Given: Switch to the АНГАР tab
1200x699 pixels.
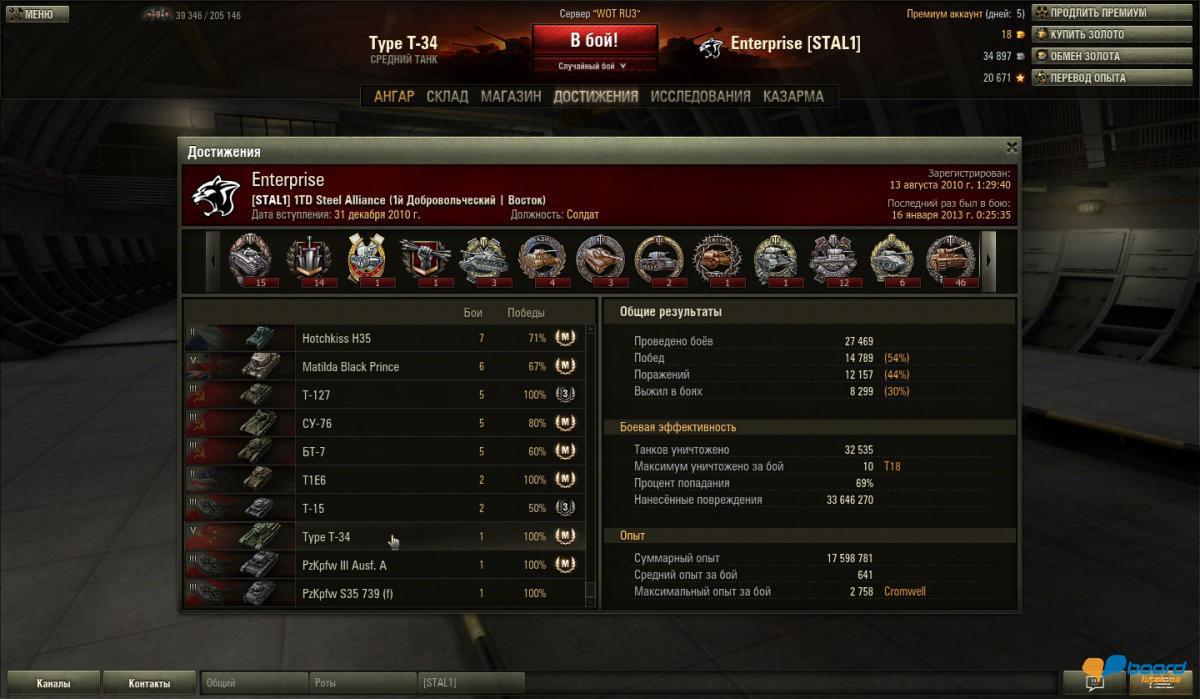Looking at the screenshot, I should (x=394, y=97).
